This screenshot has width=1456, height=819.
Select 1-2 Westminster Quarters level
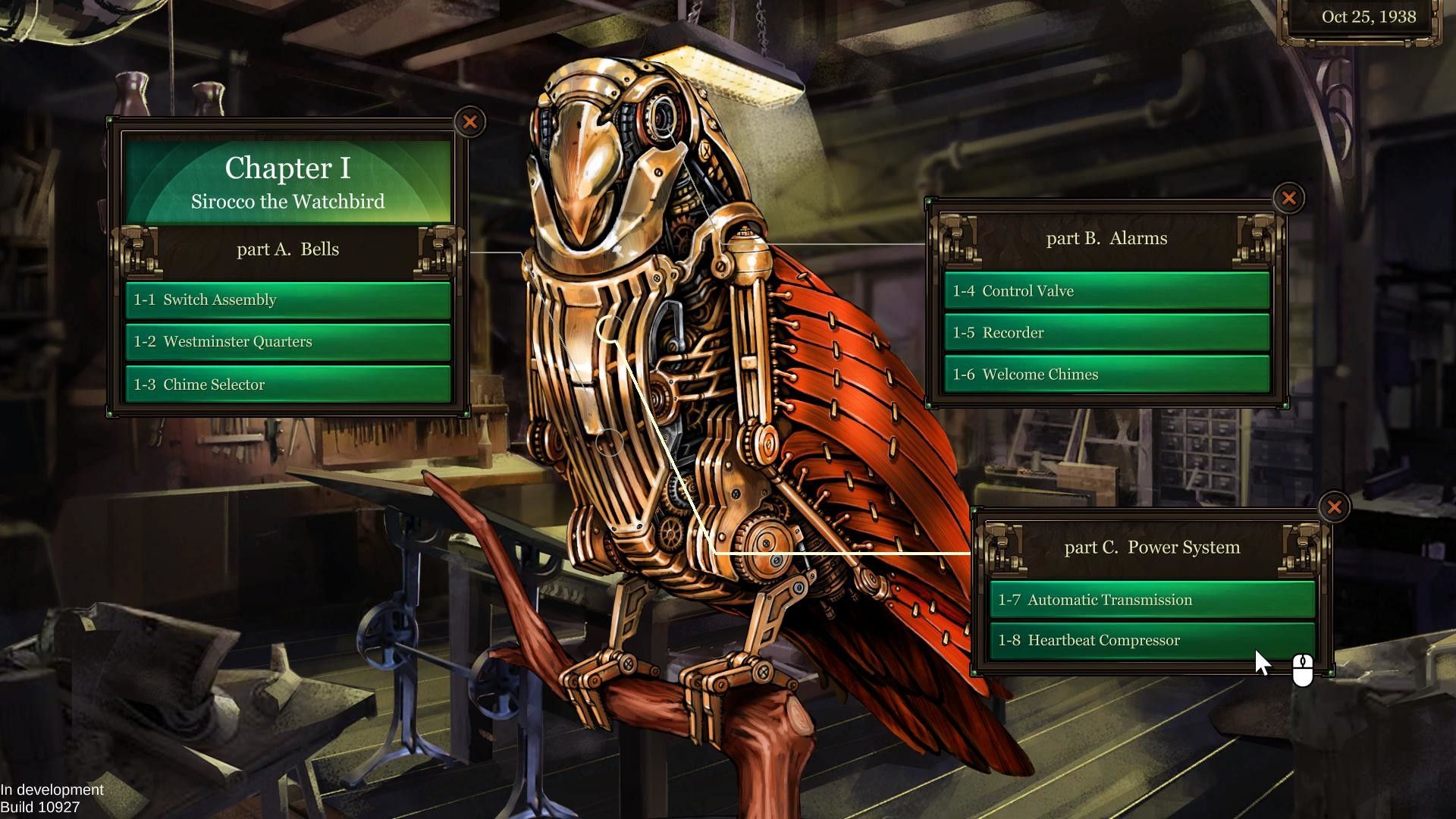[288, 342]
